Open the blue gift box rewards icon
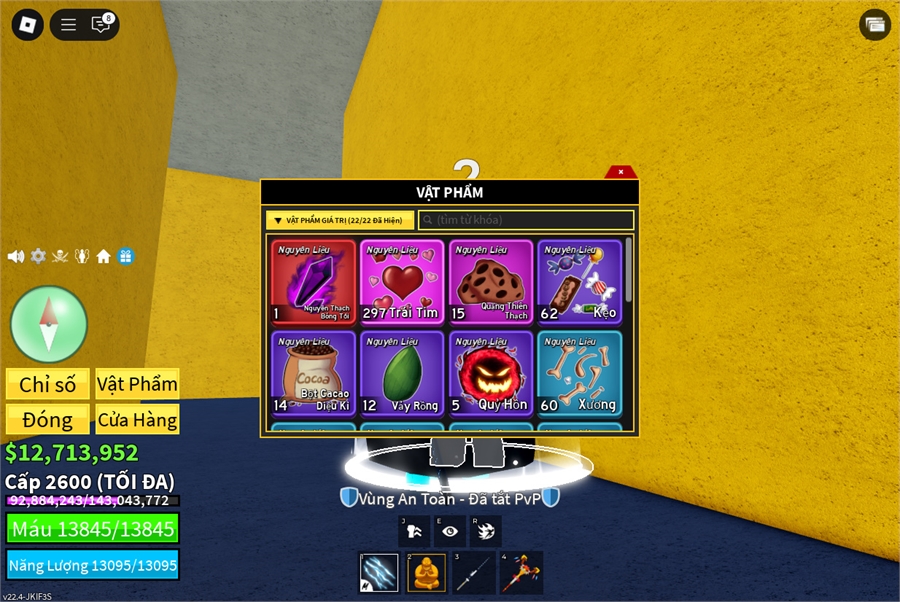Screen dimensions: 900x602 tap(125, 256)
